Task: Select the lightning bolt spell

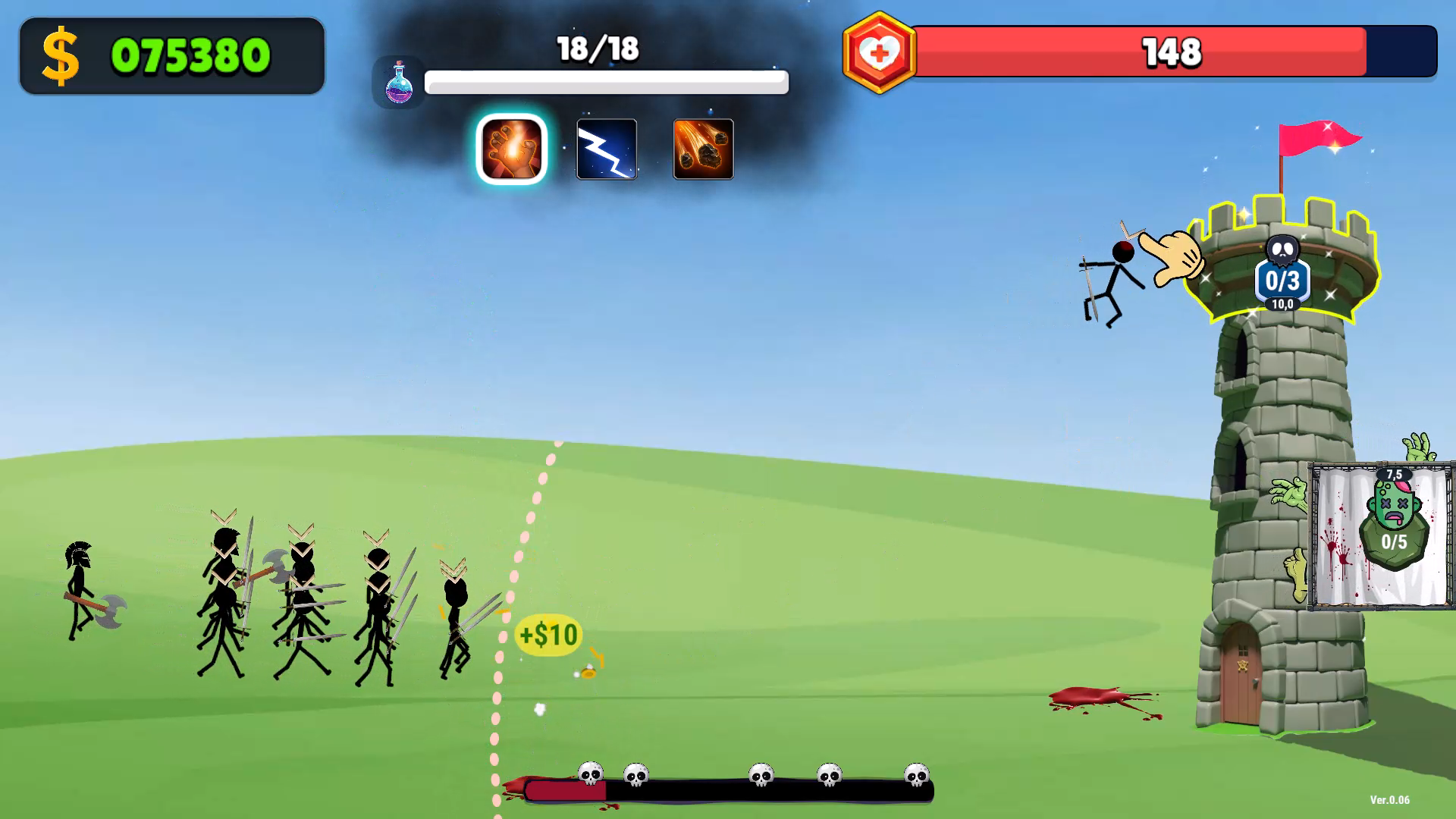Action: point(606,149)
